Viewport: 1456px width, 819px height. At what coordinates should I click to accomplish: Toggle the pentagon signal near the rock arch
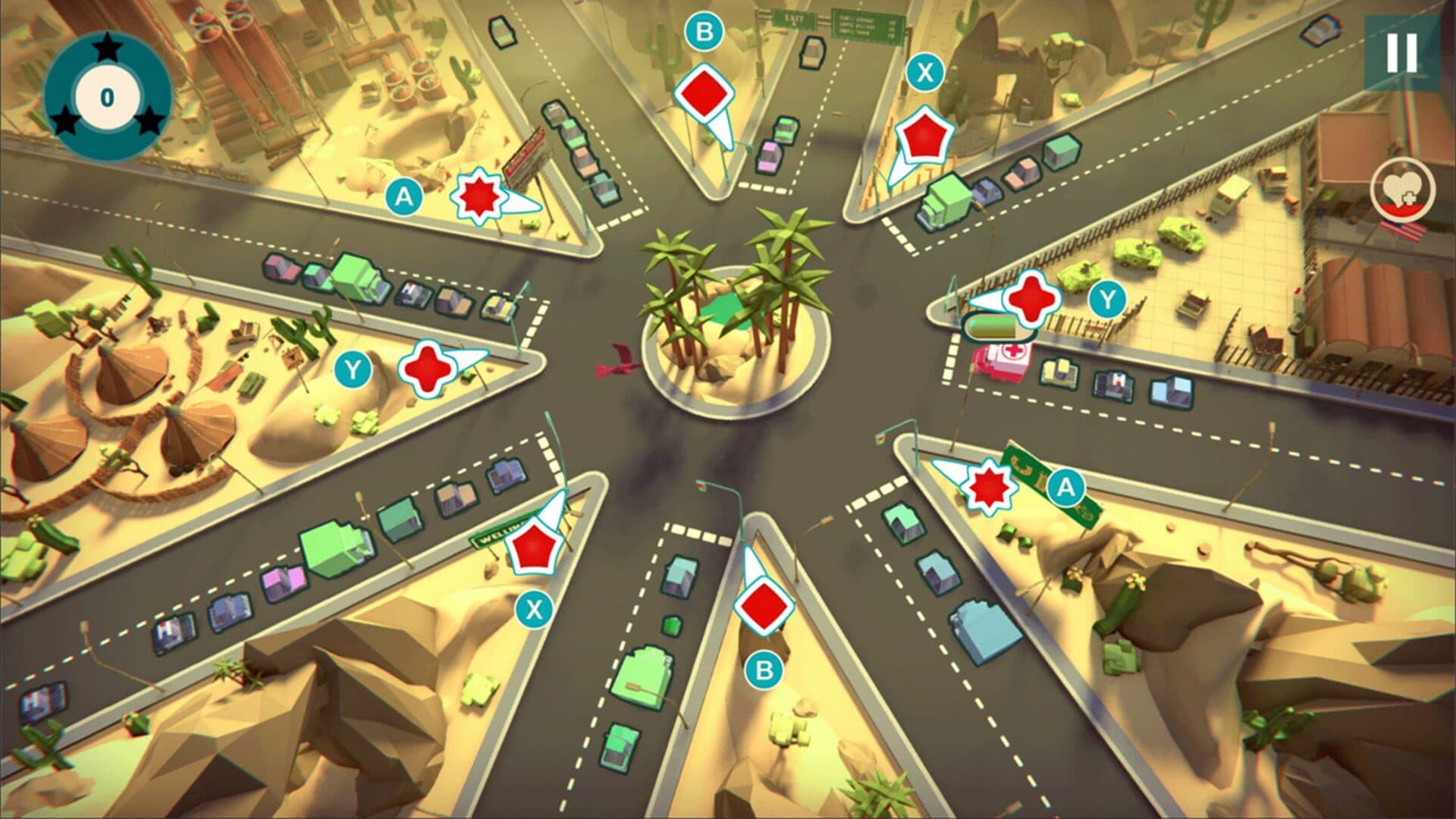click(924, 137)
